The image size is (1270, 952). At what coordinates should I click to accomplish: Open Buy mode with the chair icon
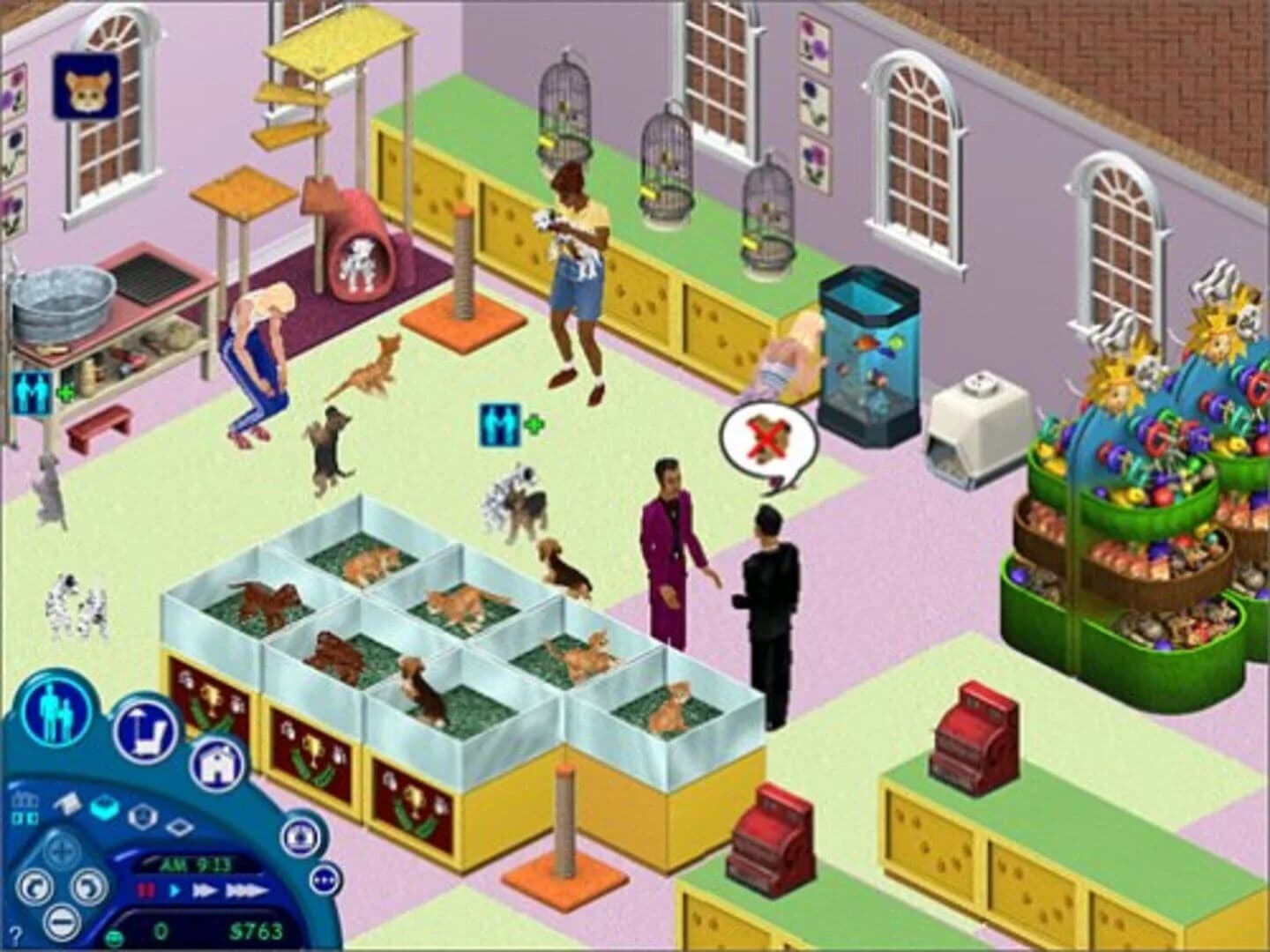coord(148,728)
